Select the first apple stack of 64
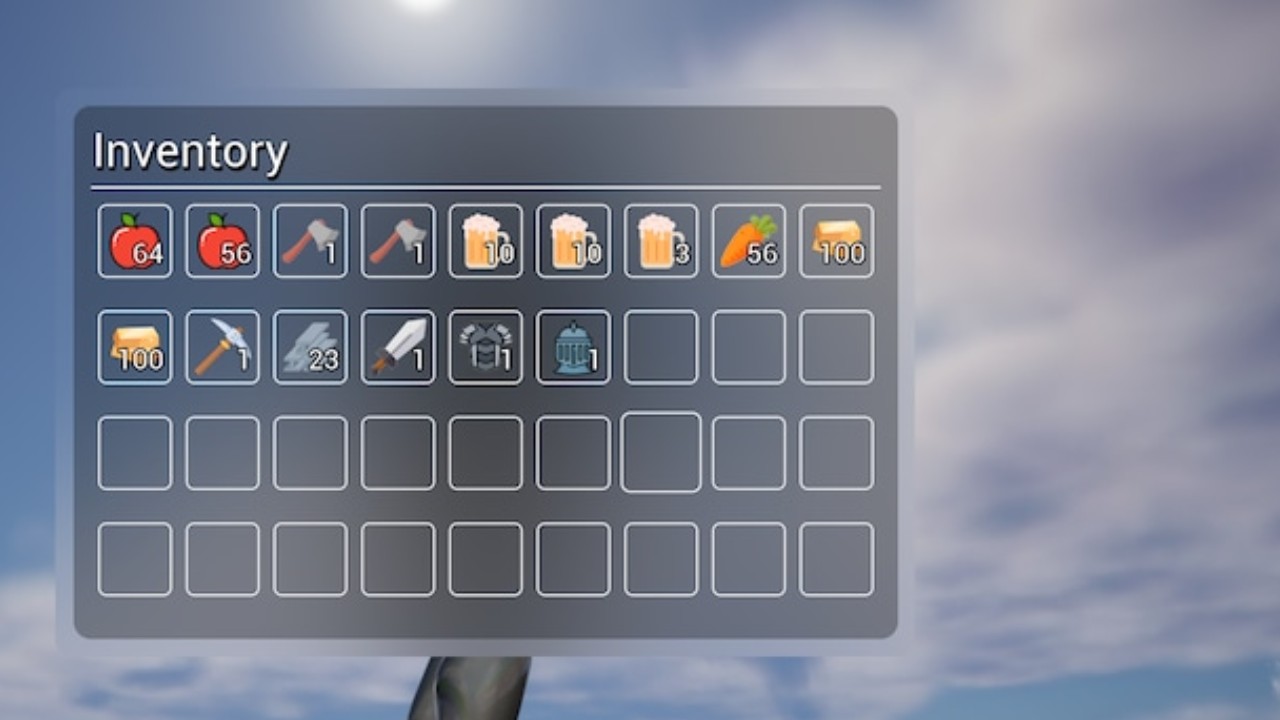The image size is (1280, 720). pos(134,241)
